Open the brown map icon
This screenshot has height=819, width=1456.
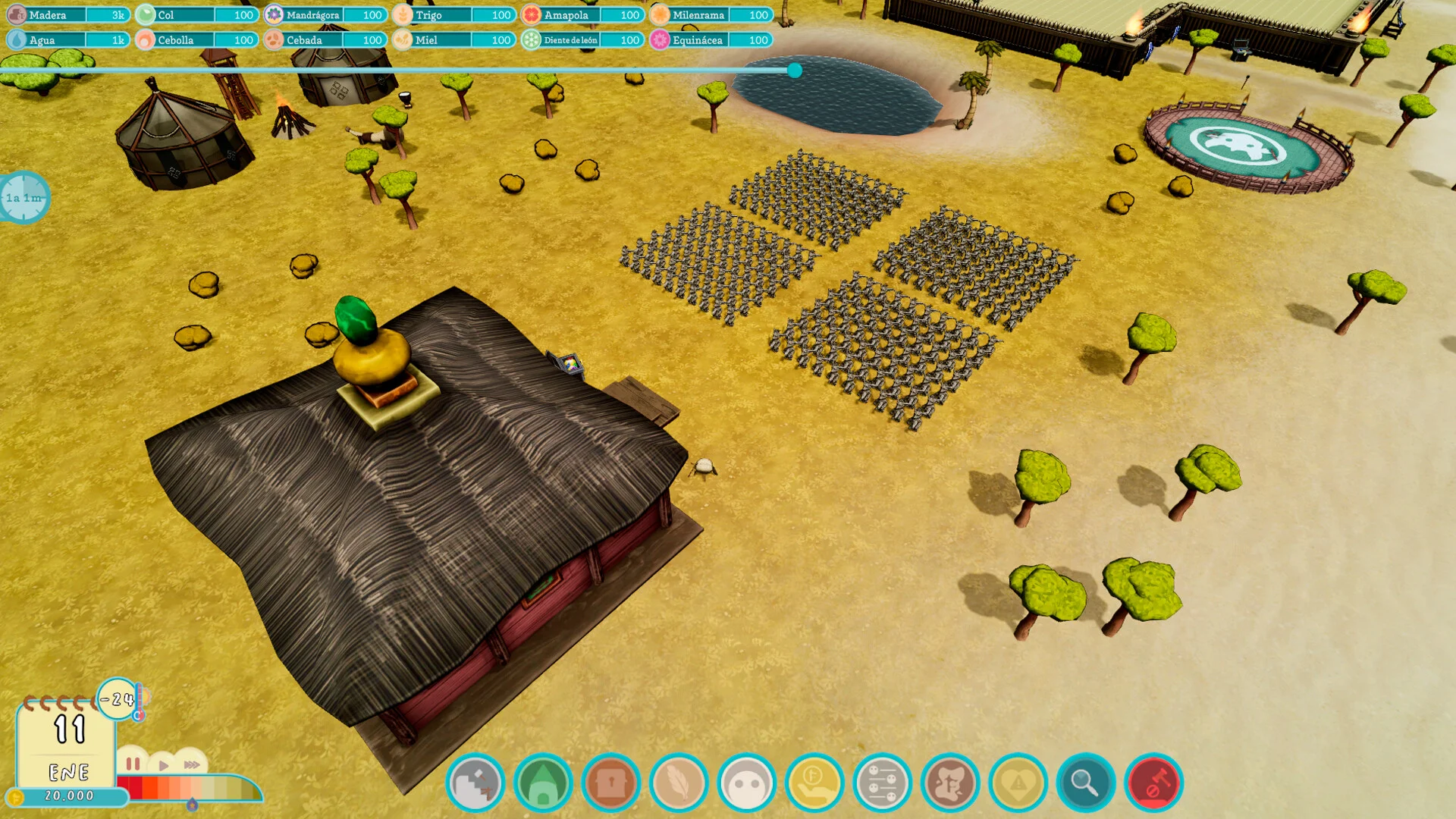950,783
